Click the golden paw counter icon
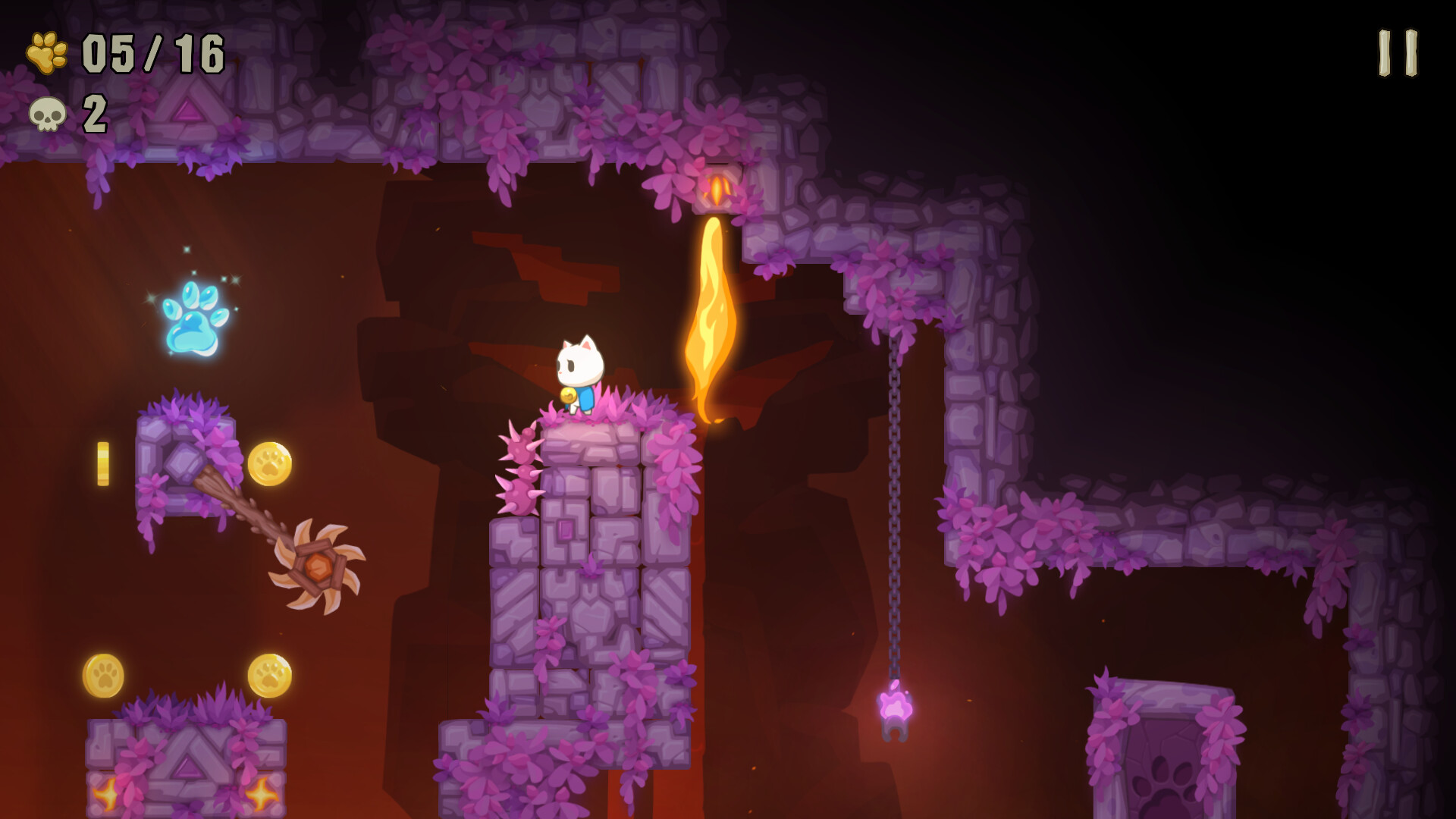 tap(45, 51)
